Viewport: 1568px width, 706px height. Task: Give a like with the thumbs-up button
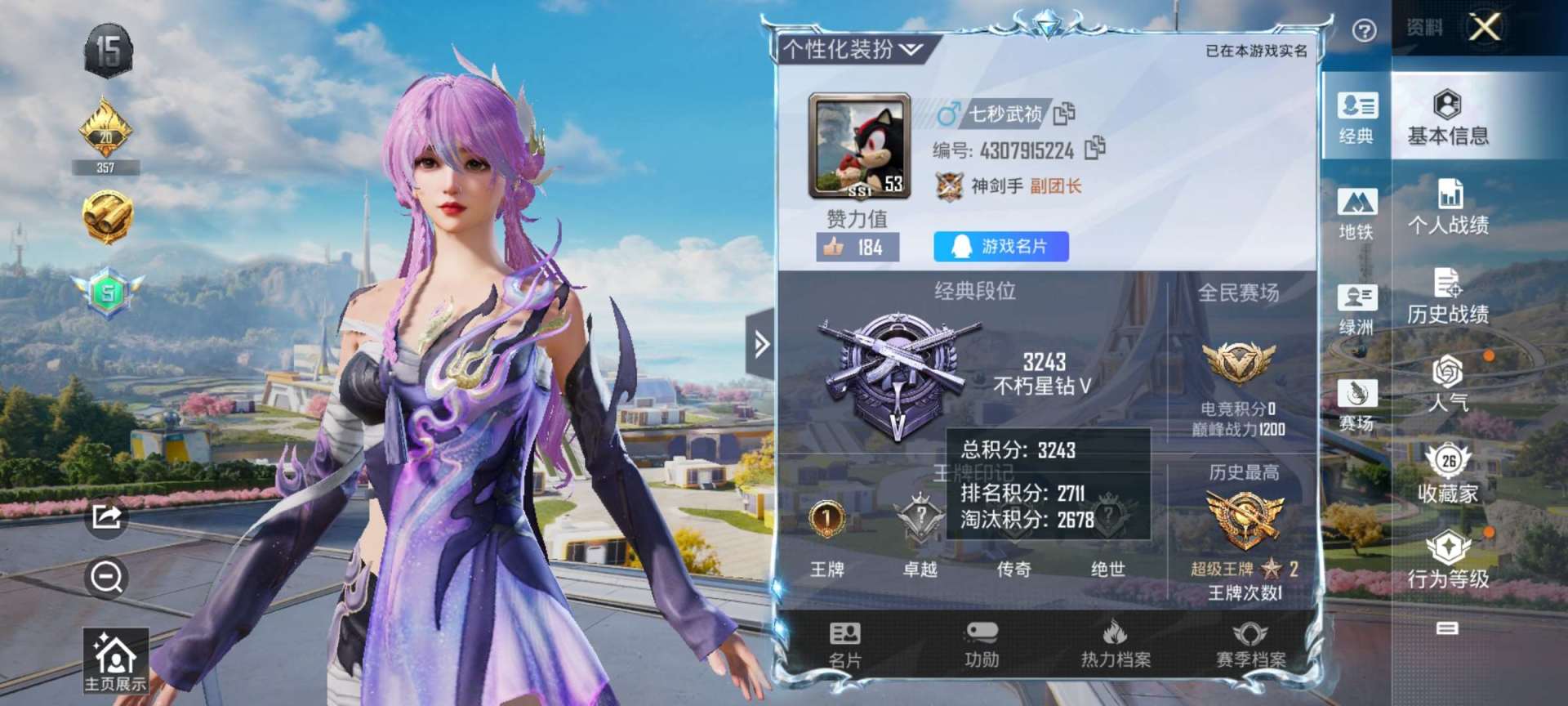click(x=857, y=247)
